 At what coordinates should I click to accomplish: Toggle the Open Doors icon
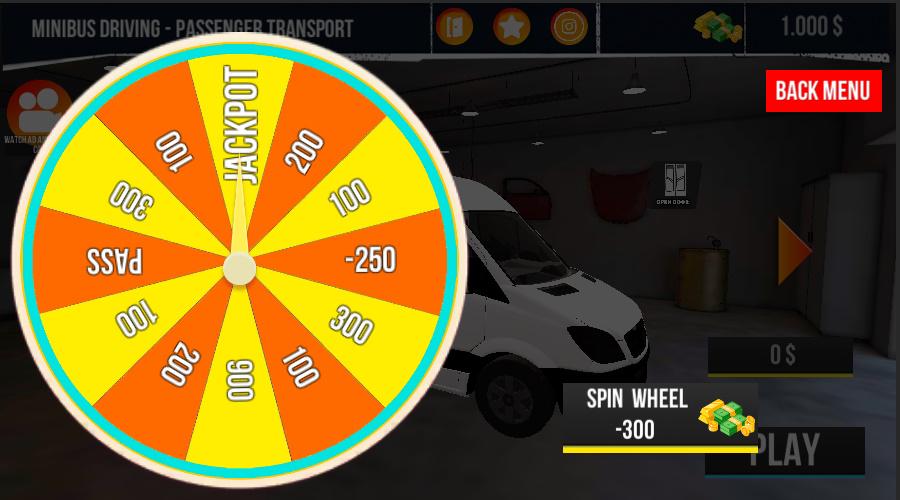click(674, 179)
